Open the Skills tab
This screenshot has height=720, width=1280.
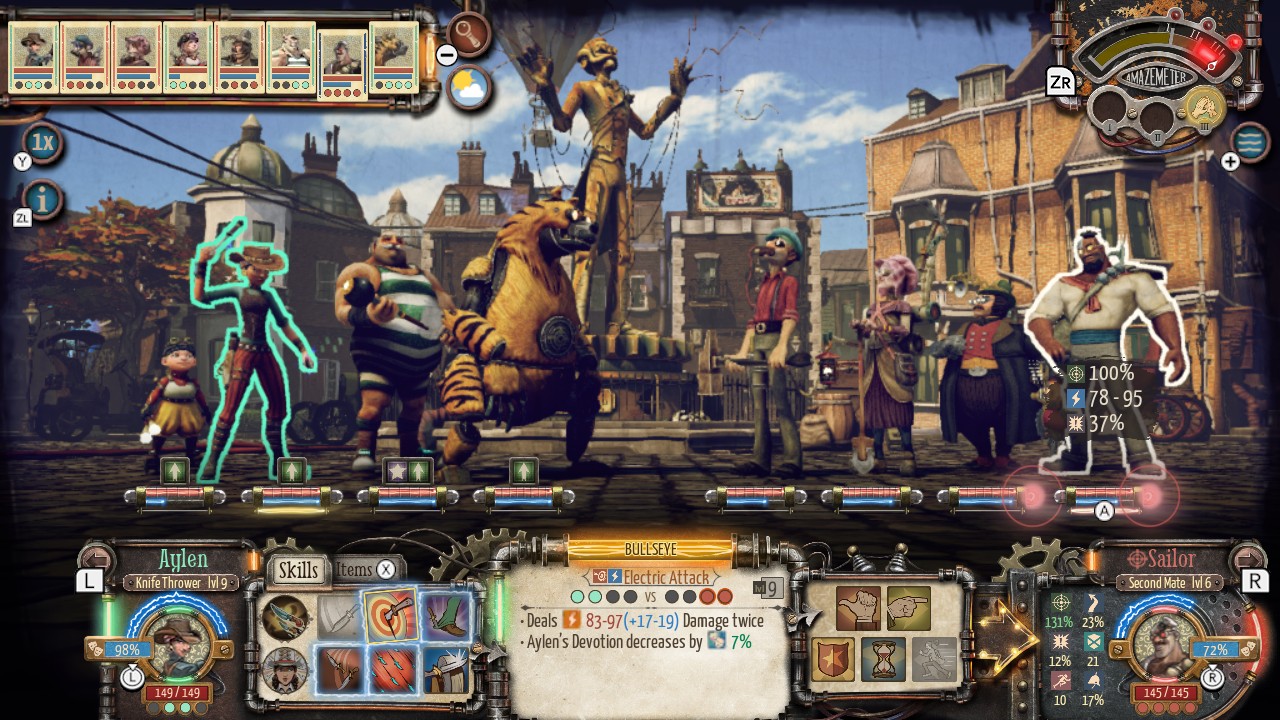pyautogui.click(x=297, y=570)
